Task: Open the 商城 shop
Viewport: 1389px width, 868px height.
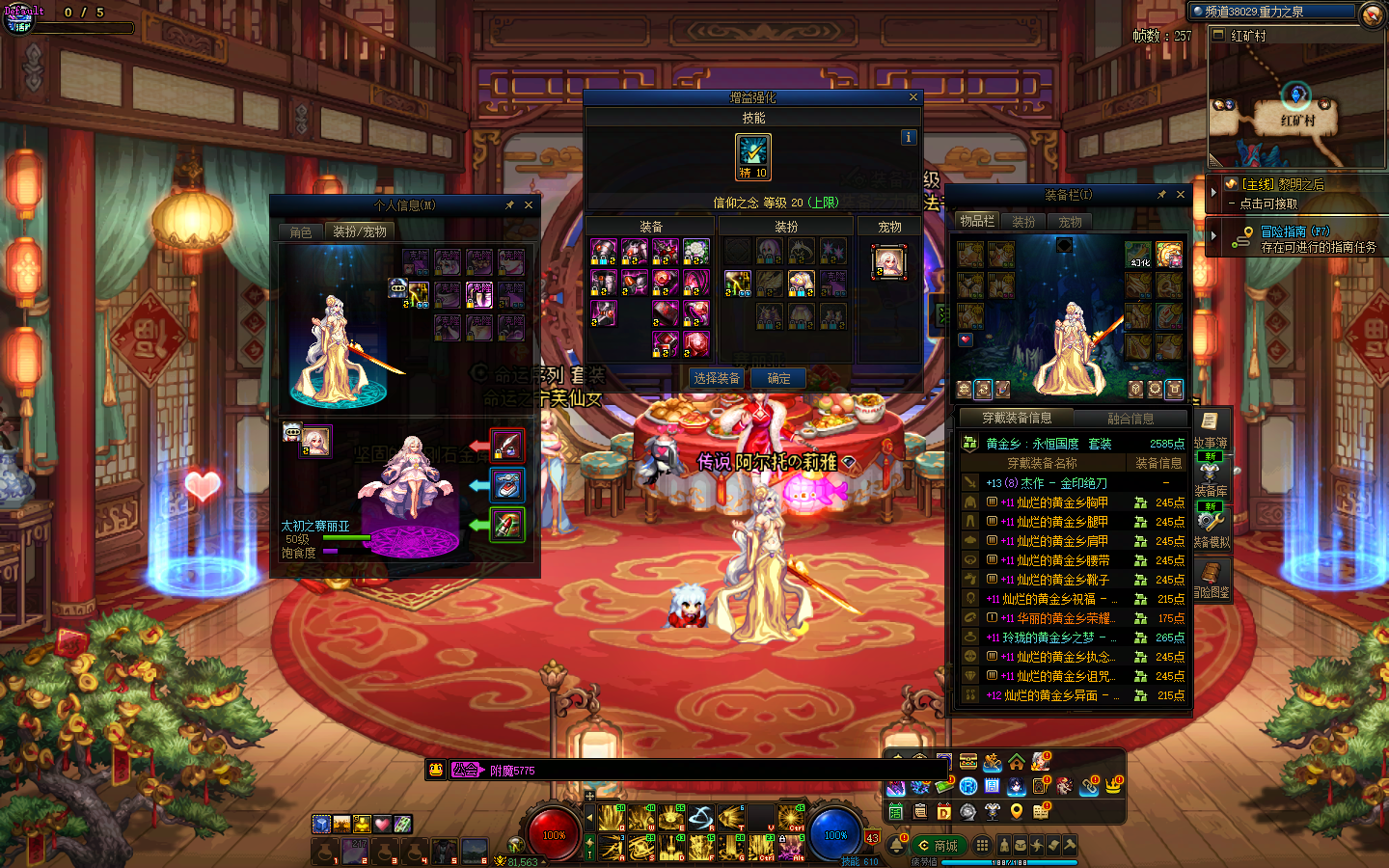Action: point(937,846)
